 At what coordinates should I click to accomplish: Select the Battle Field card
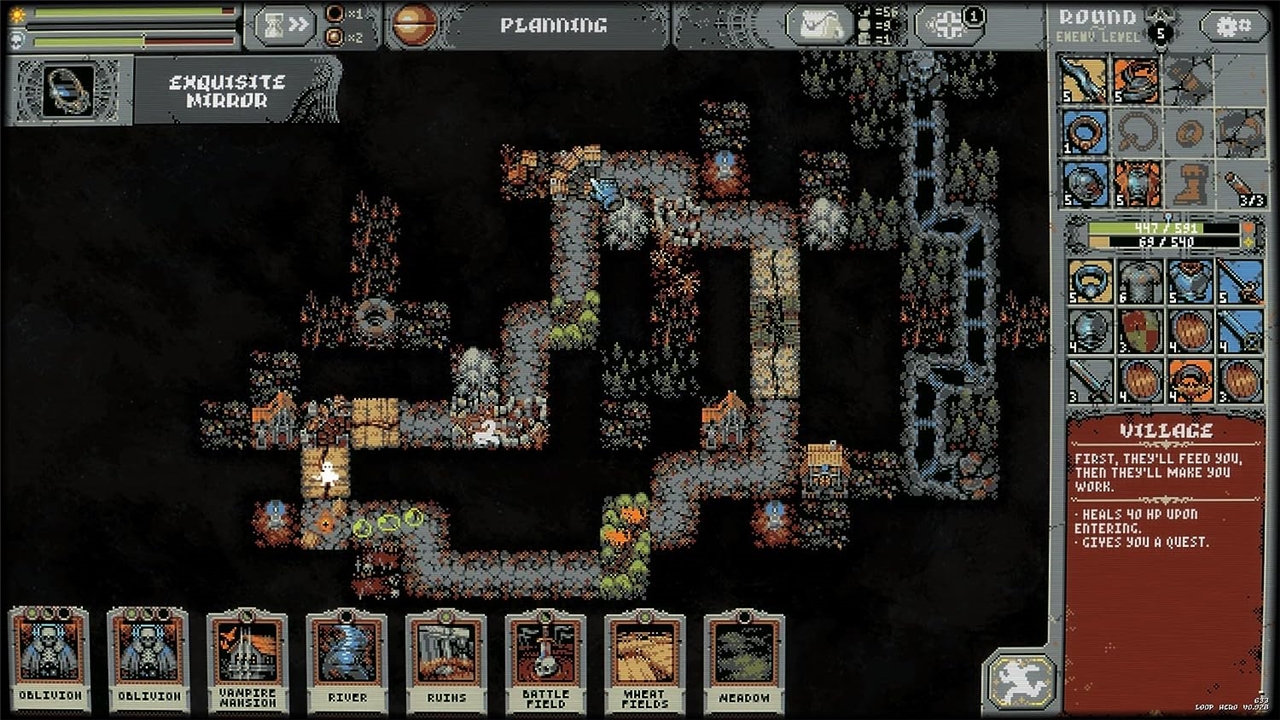(x=545, y=655)
